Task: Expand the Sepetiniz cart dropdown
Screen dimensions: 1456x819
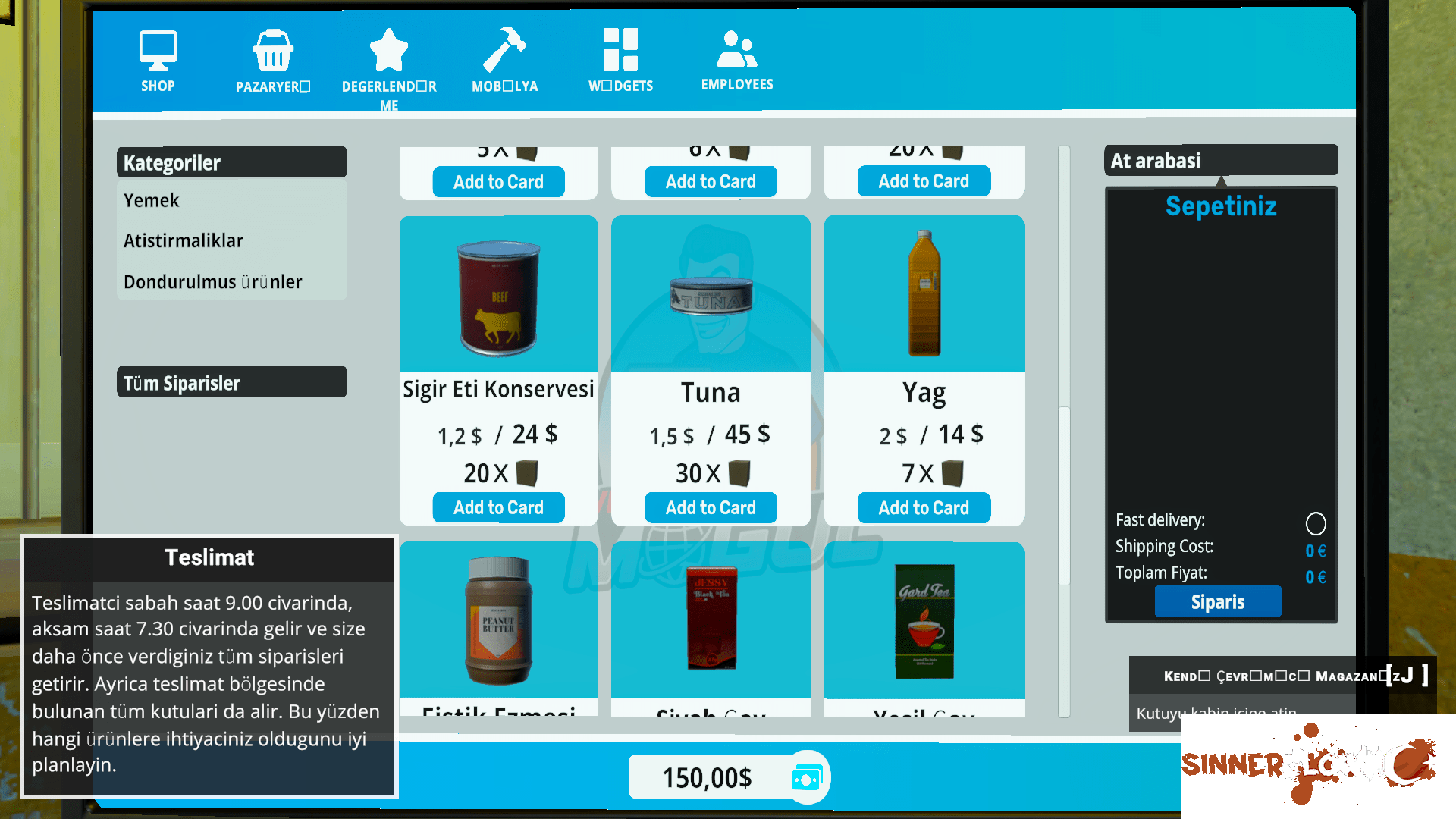Action: 1221,206
